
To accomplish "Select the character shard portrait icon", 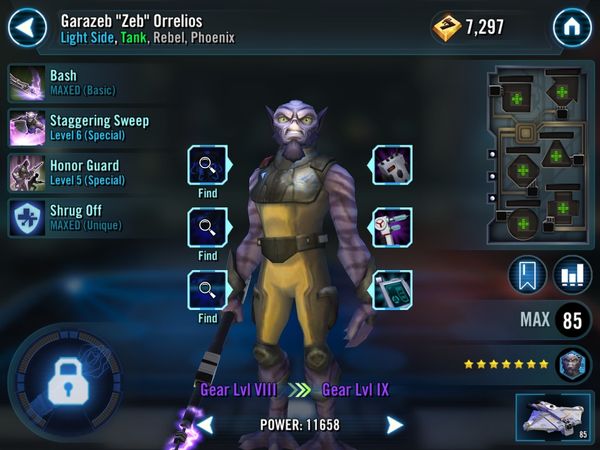I will point(573,364).
